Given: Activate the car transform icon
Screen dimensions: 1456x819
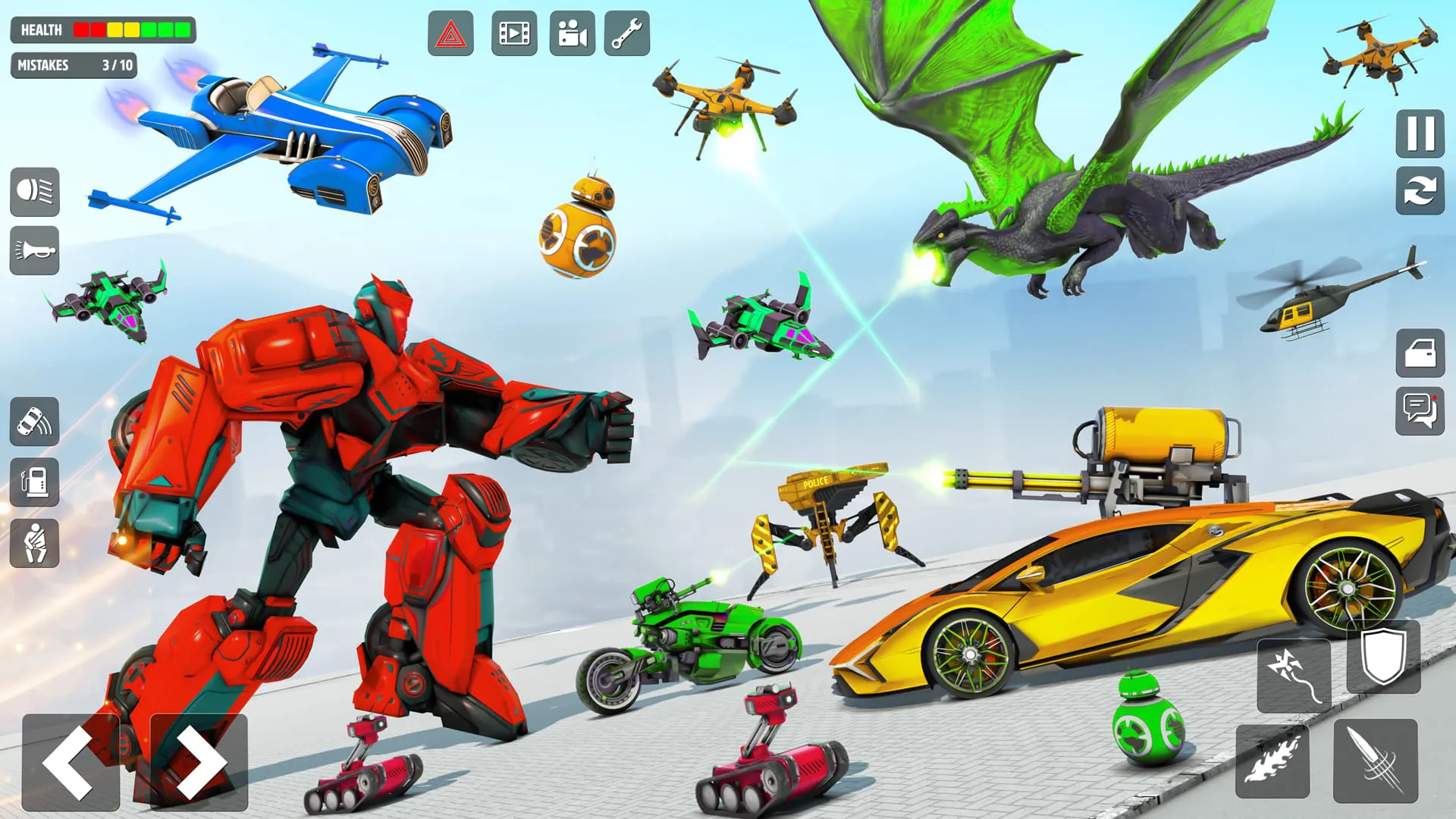Looking at the screenshot, I should [34, 423].
